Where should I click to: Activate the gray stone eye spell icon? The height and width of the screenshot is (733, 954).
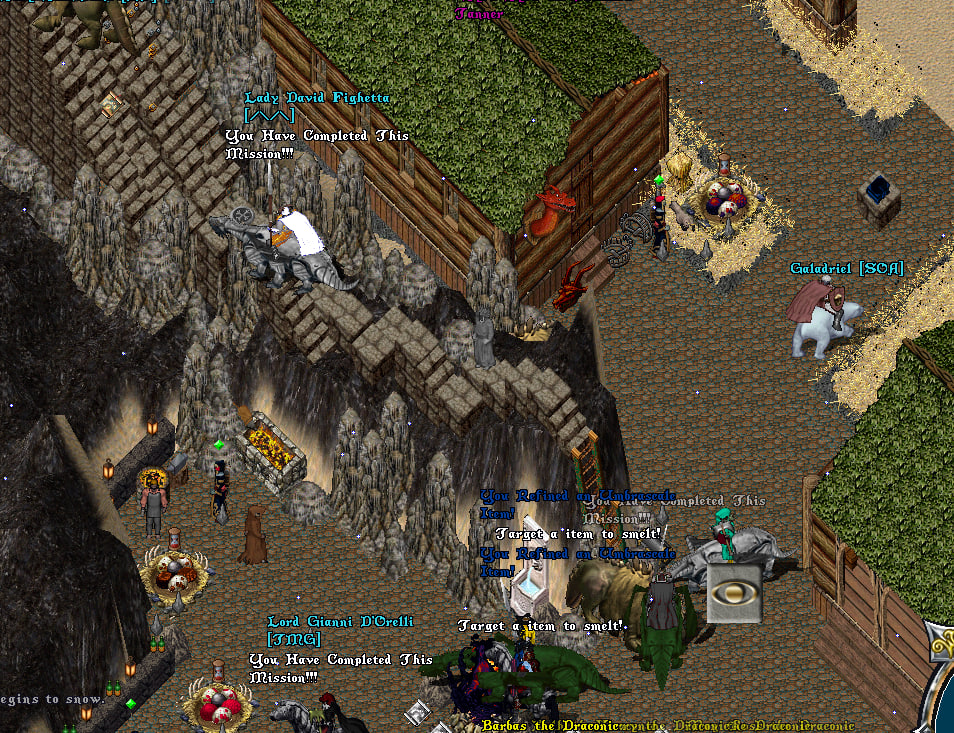point(734,593)
